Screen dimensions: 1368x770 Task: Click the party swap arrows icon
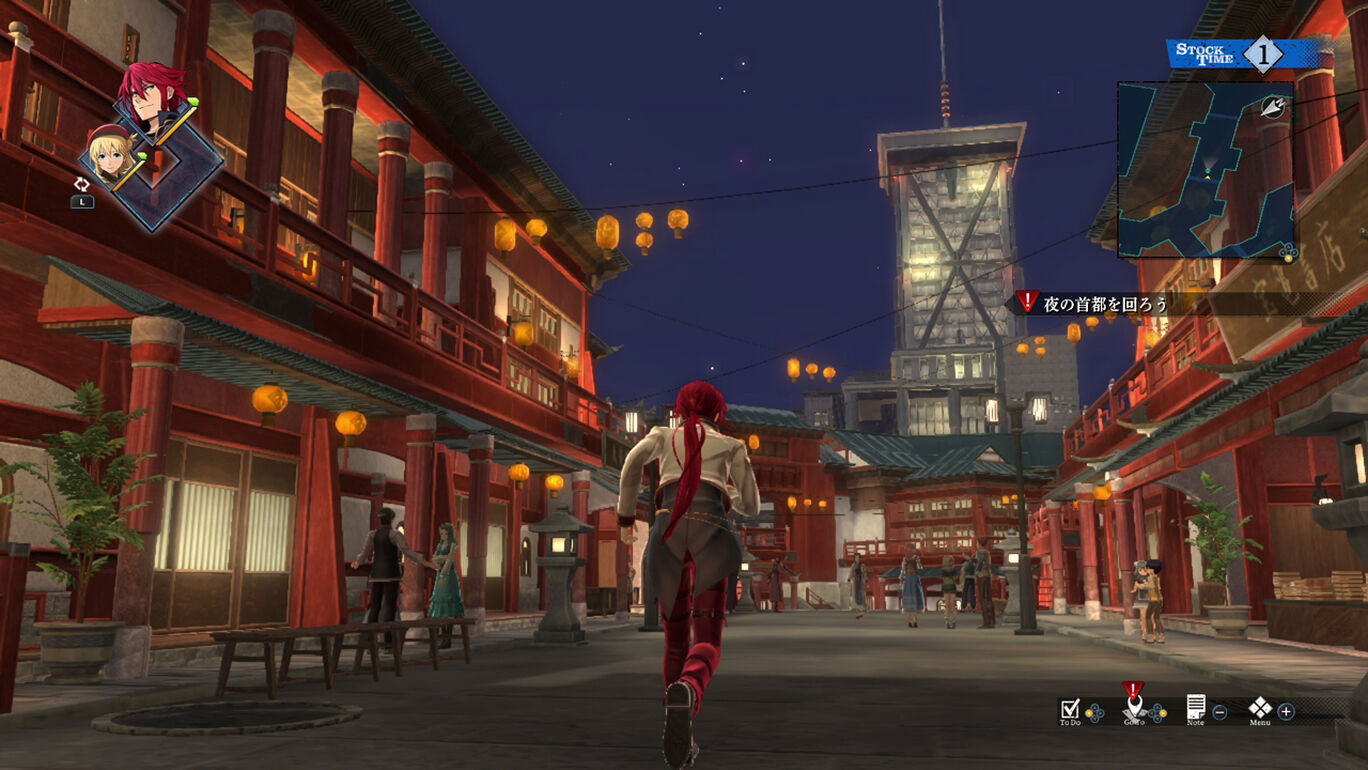click(82, 184)
